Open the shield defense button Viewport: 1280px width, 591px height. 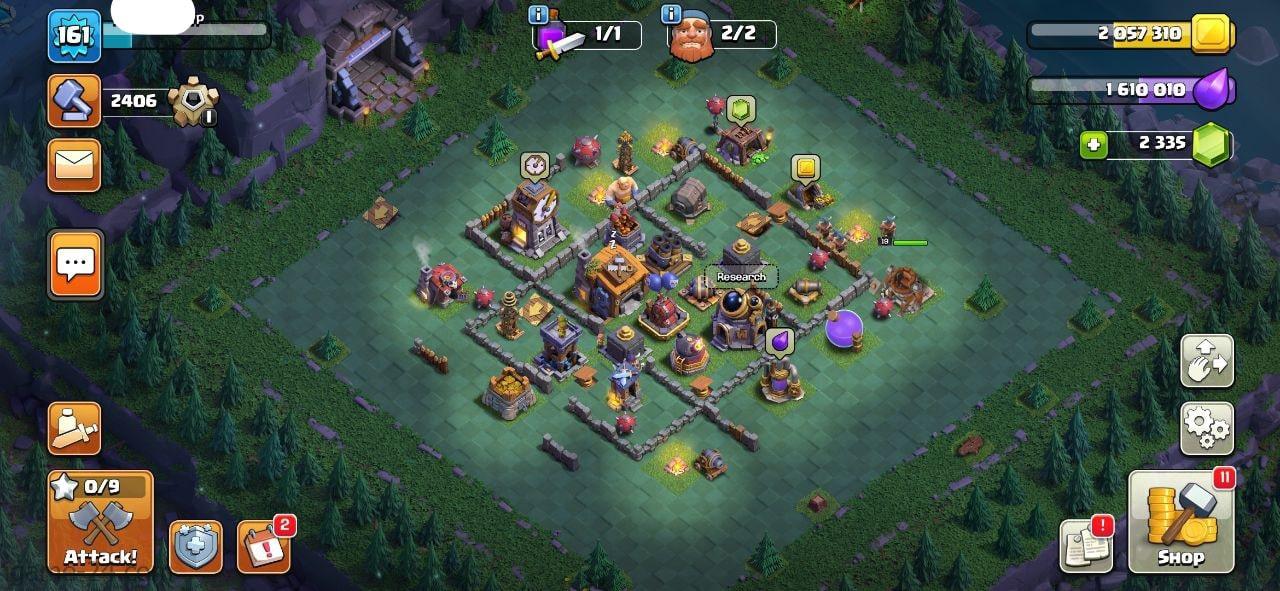click(x=195, y=547)
